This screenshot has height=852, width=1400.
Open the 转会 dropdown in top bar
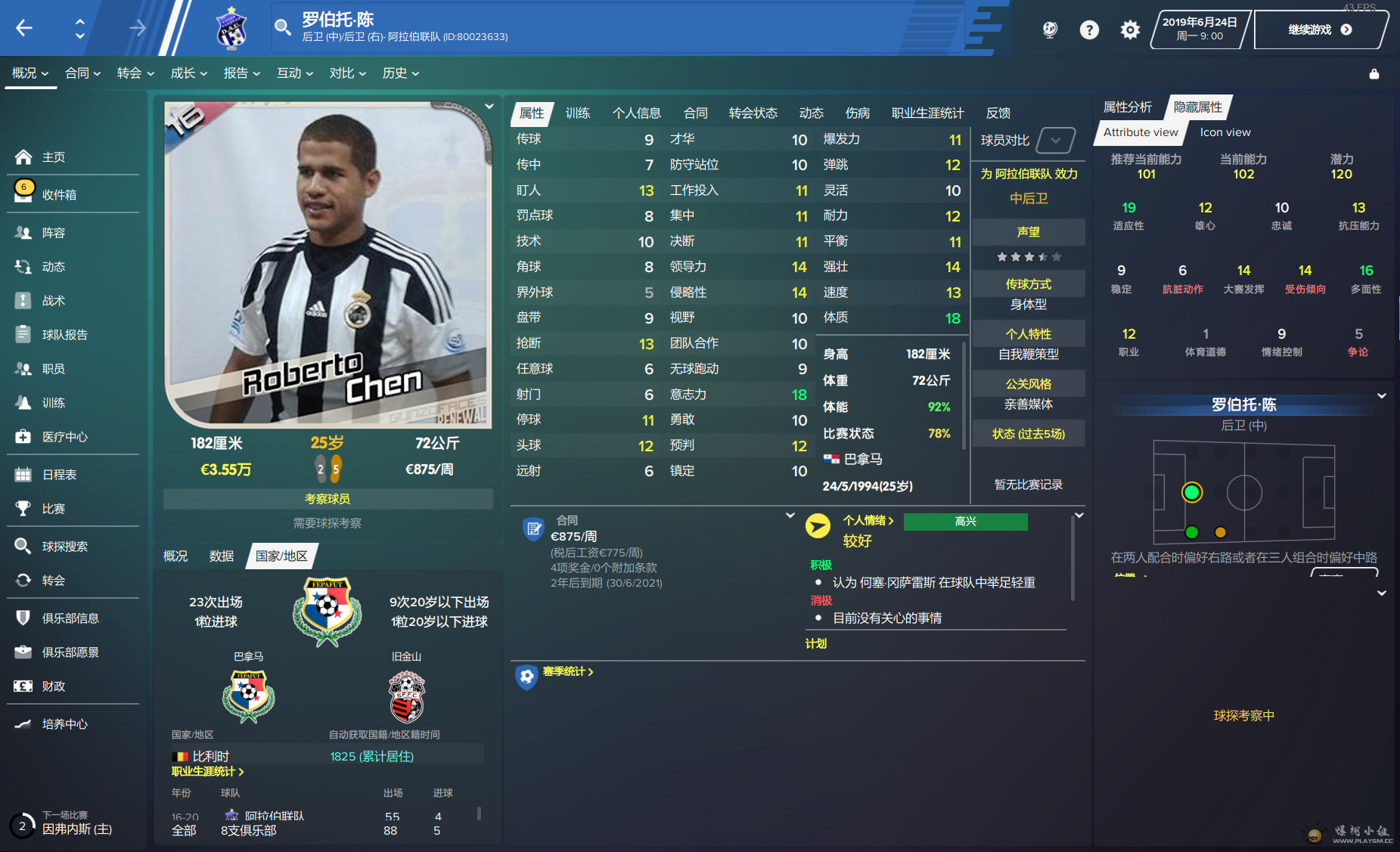click(135, 73)
